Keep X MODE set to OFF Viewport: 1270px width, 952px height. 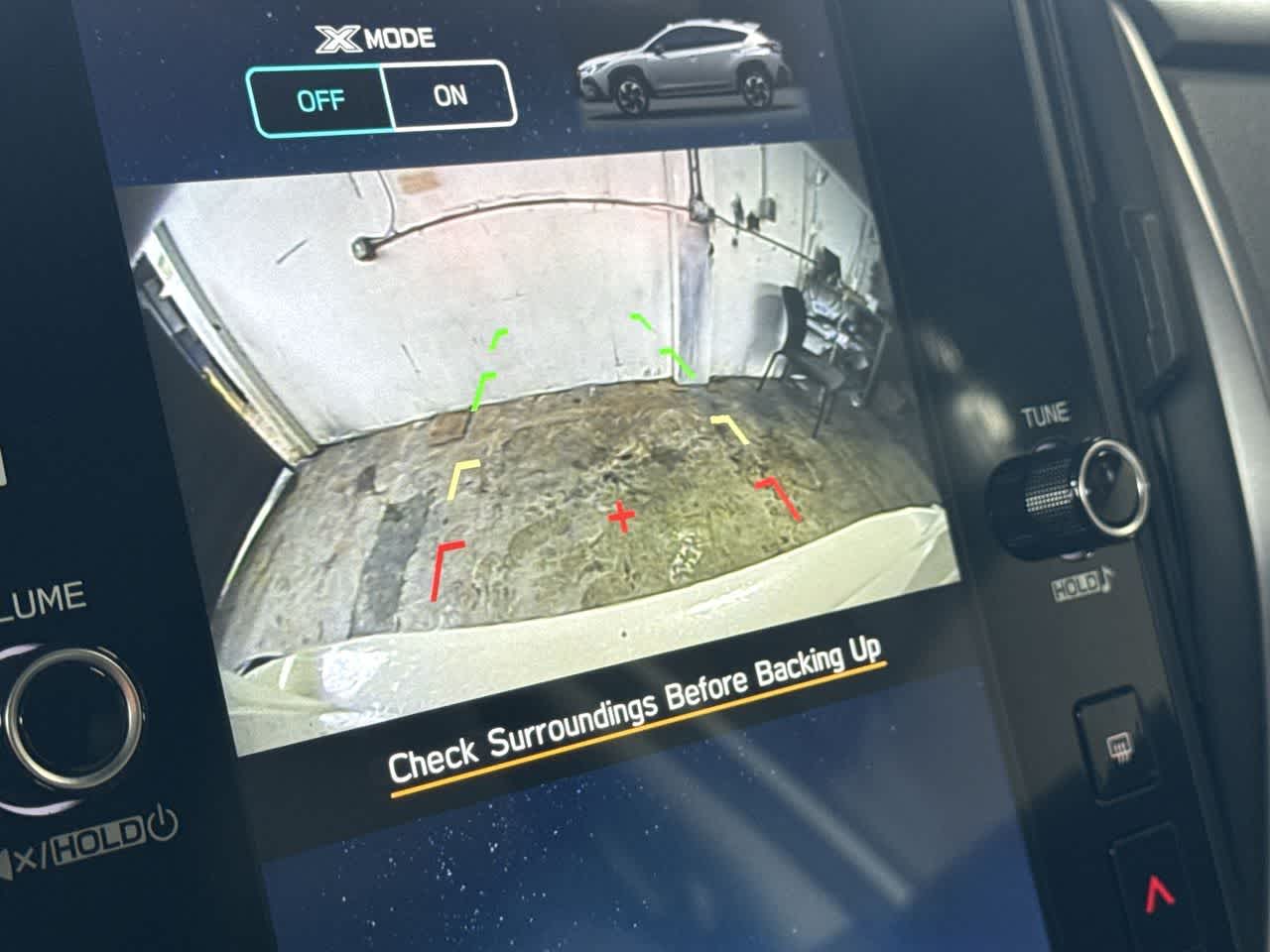[x=319, y=98]
